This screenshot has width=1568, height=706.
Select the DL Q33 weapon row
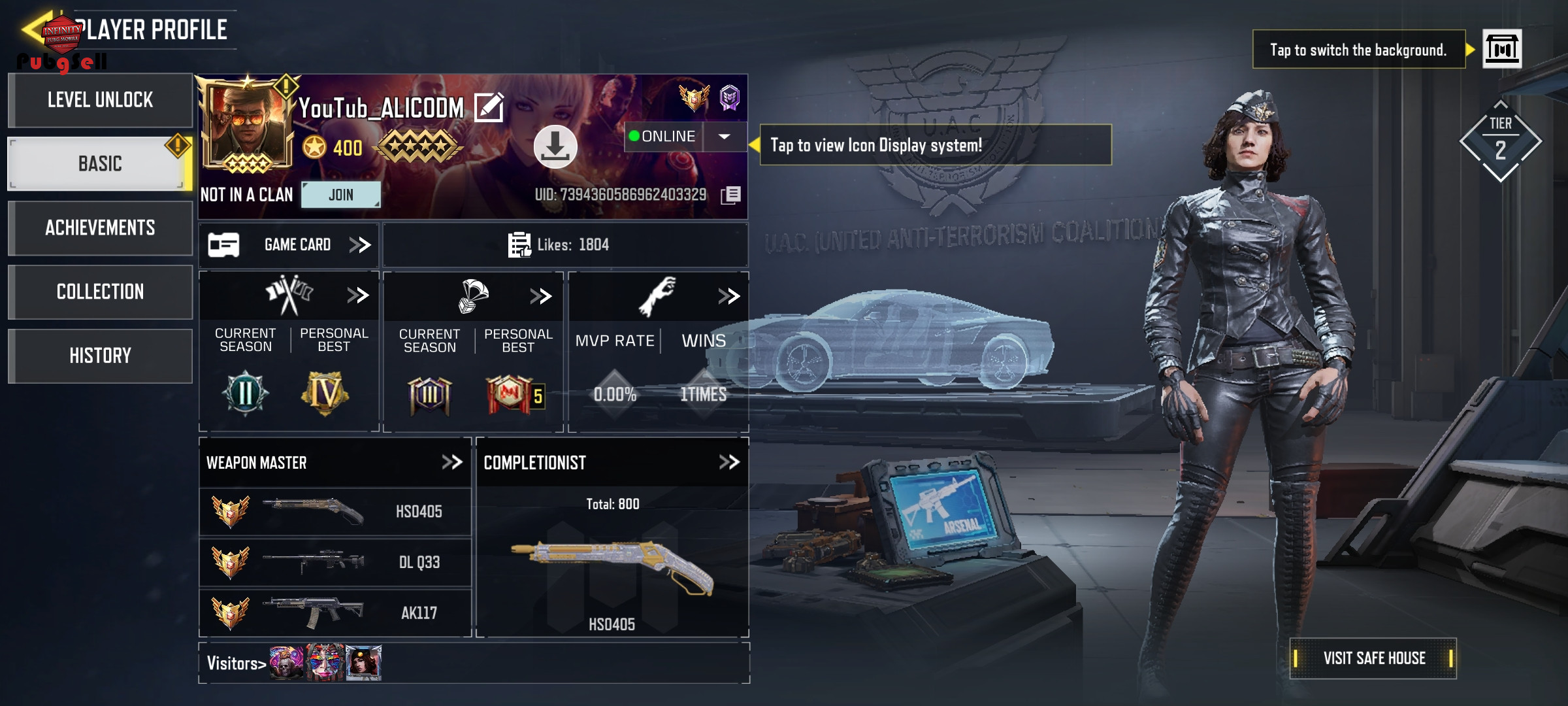tap(335, 562)
